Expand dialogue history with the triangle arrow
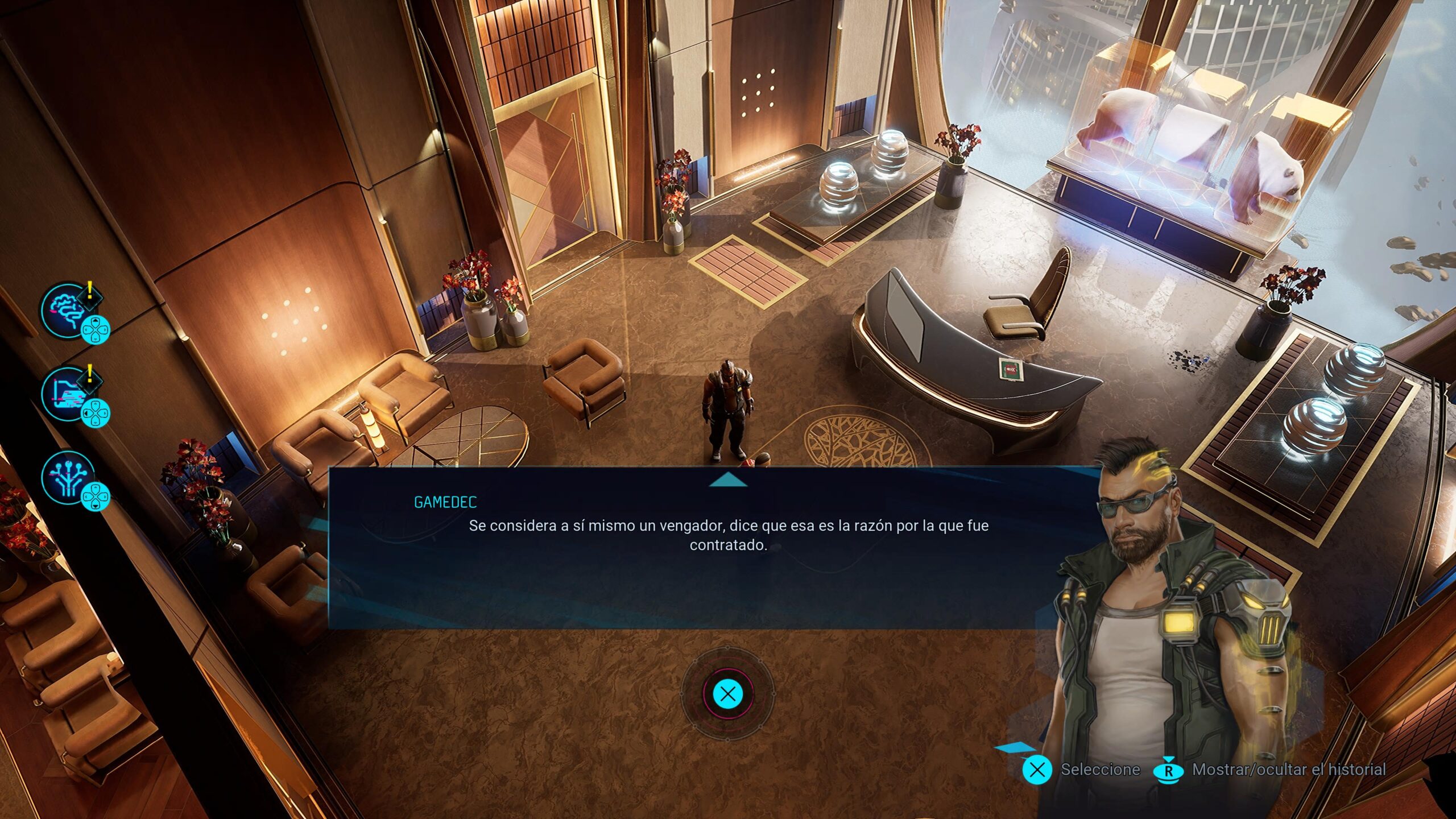The image size is (1456, 819). [728, 481]
